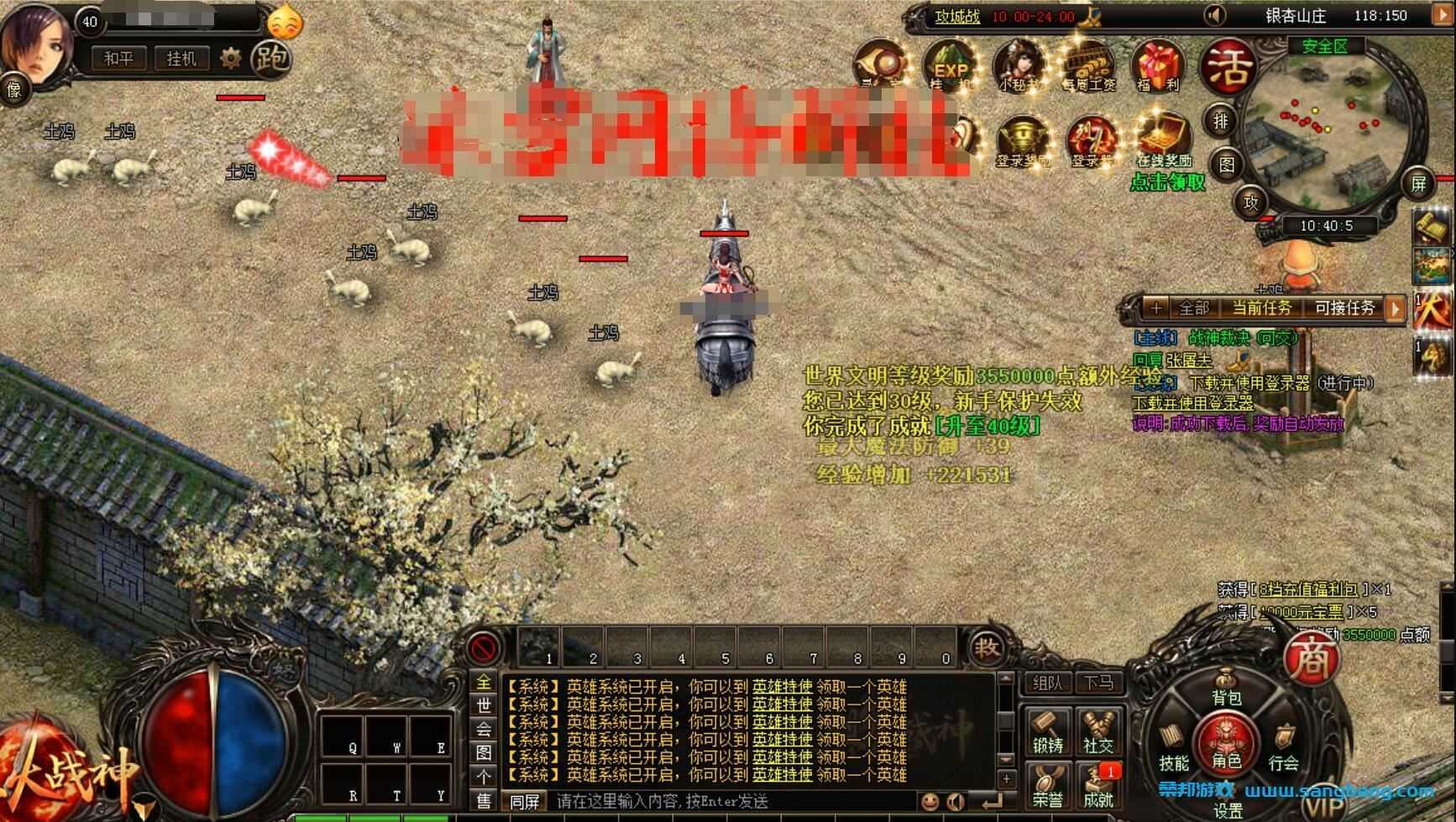The height and width of the screenshot is (822, 1456).
Task: Open the red 商 shop button
Action: coord(1312,657)
